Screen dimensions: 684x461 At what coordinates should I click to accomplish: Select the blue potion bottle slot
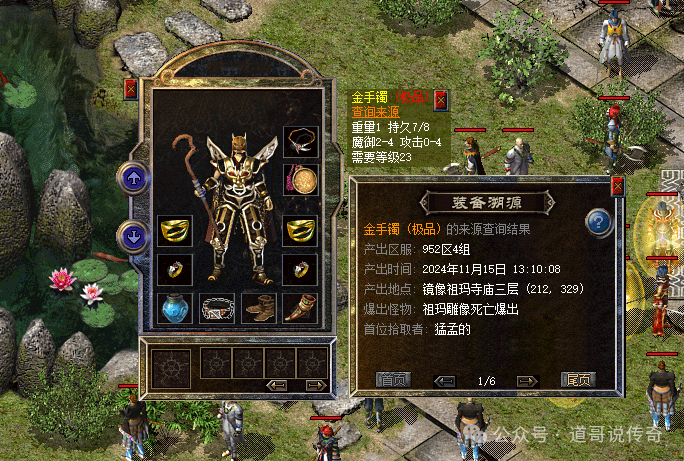(x=175, y=307)
